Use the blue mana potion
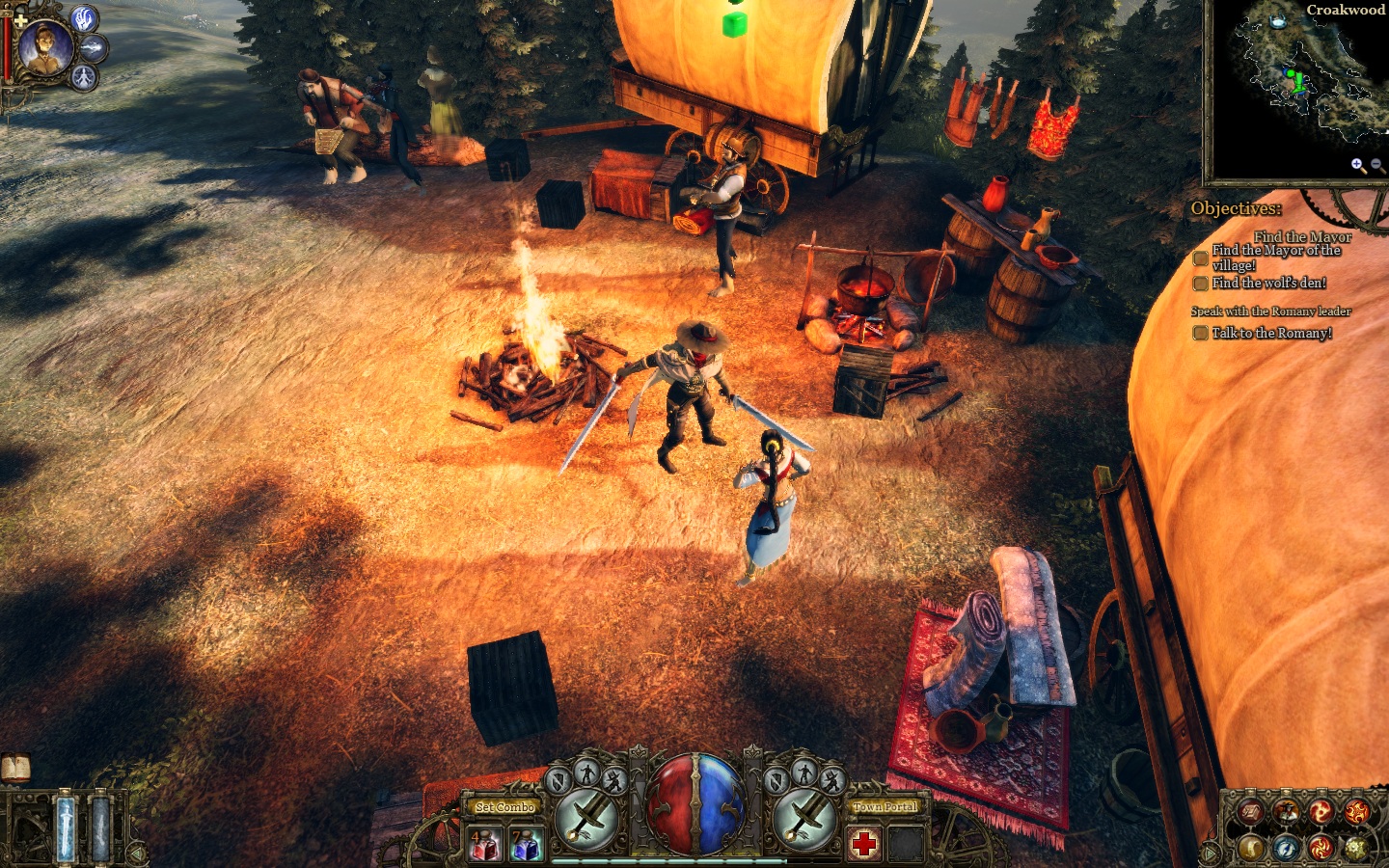Screen dimensions: 1389x868 click(x=525, y=845)
